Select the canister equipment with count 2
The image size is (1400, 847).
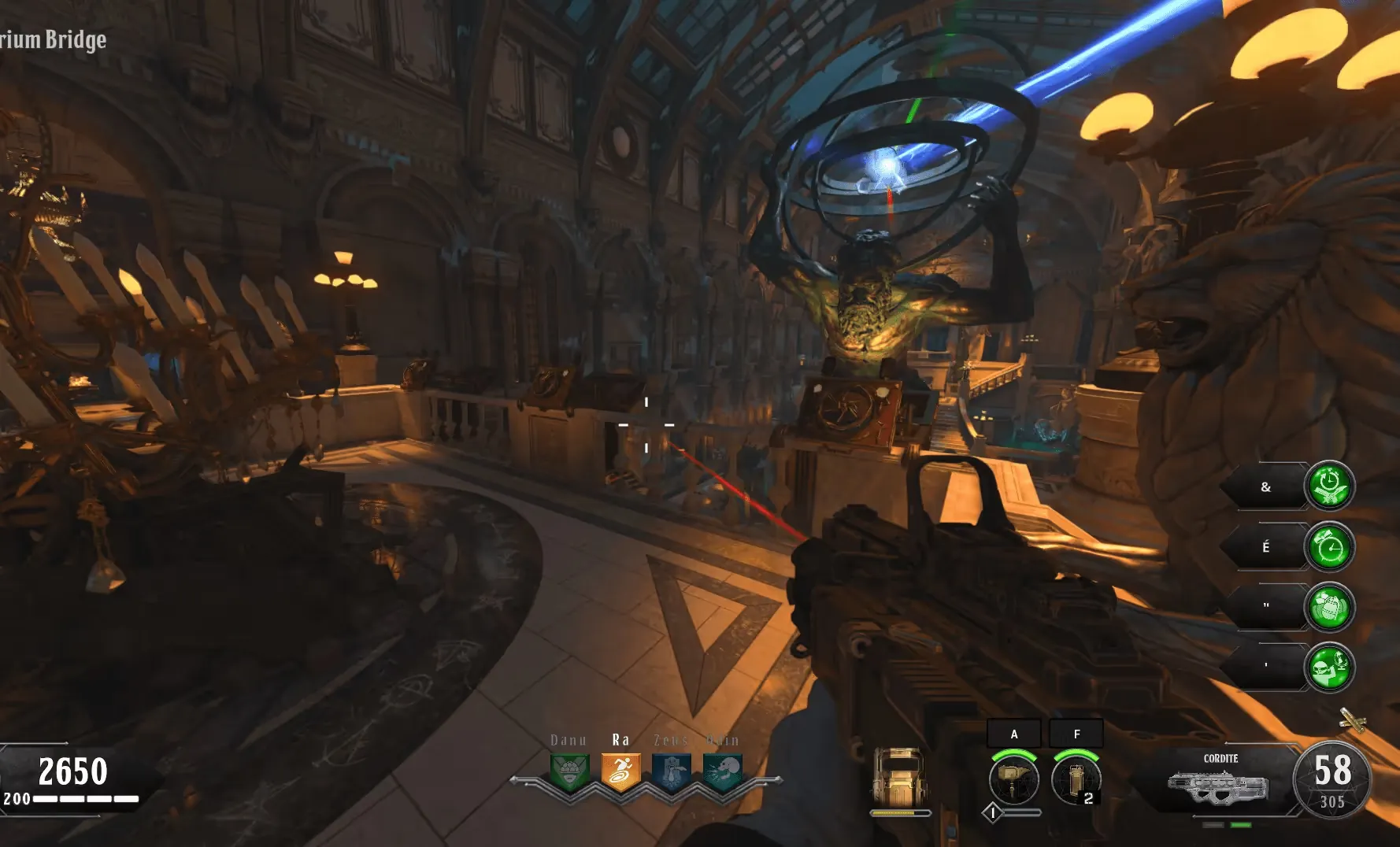tap(1076, 779)
